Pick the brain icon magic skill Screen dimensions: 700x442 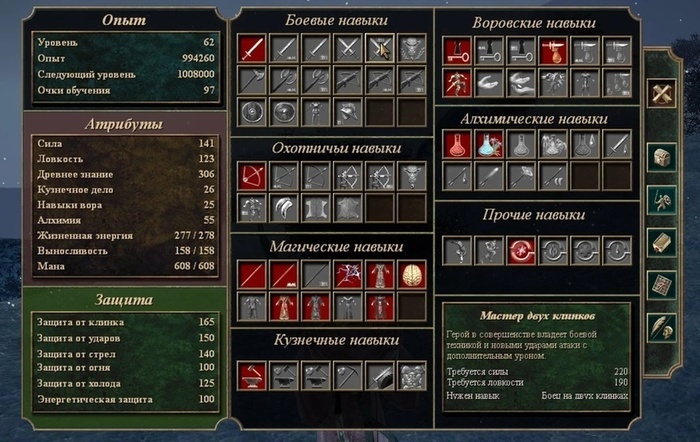click(x=411, y=275)
